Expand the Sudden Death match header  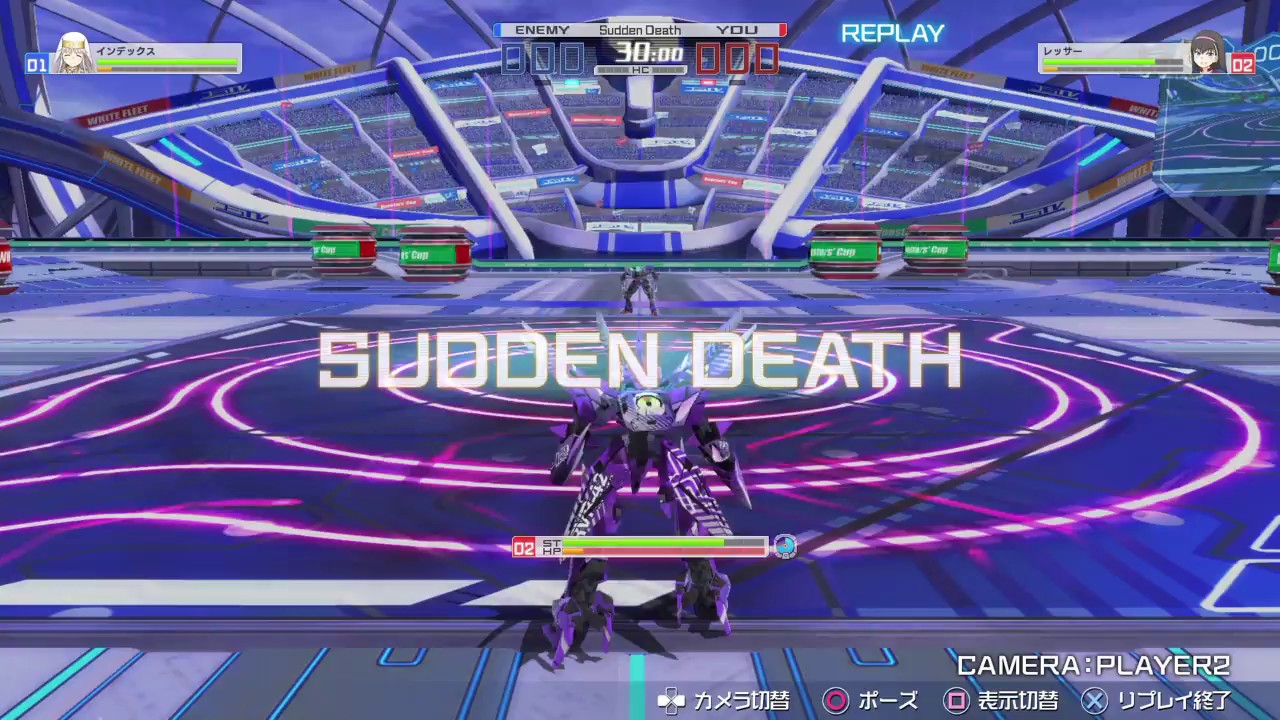pos(640,30)
